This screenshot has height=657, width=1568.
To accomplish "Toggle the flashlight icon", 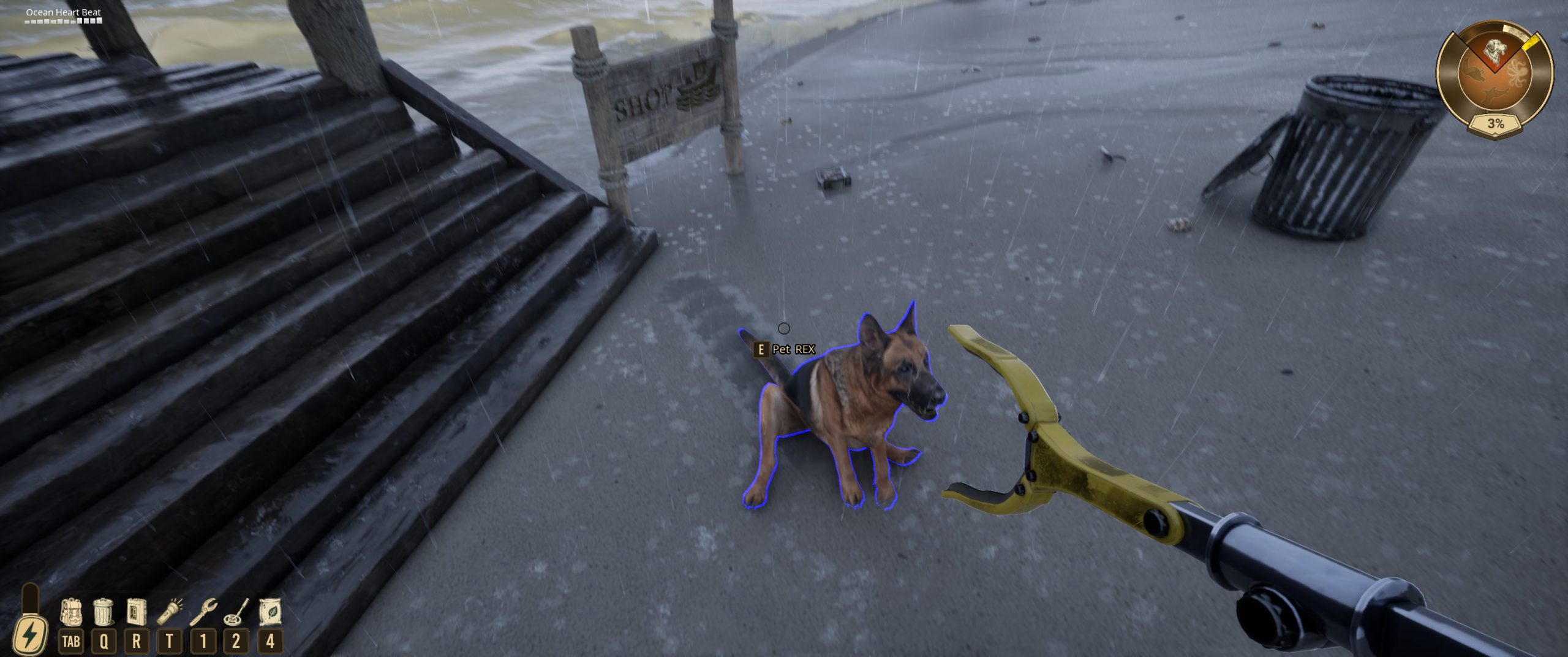I will (170, 612).
